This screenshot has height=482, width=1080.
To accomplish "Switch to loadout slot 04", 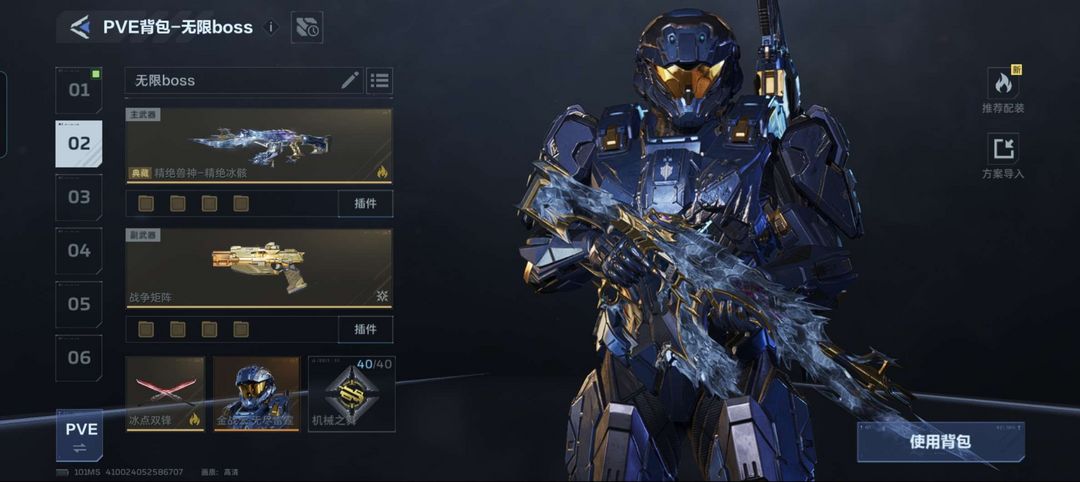I will [79, 250].
